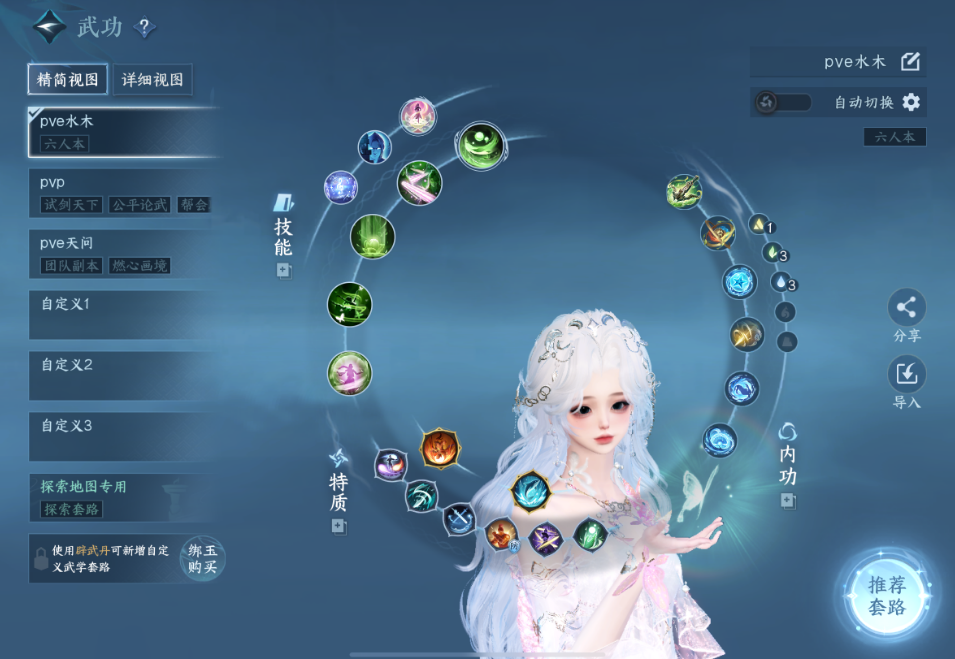This screenshot has width=955, height=659.
Task: Select the 自定义2 build slot
Action: (x=122, y=375)
